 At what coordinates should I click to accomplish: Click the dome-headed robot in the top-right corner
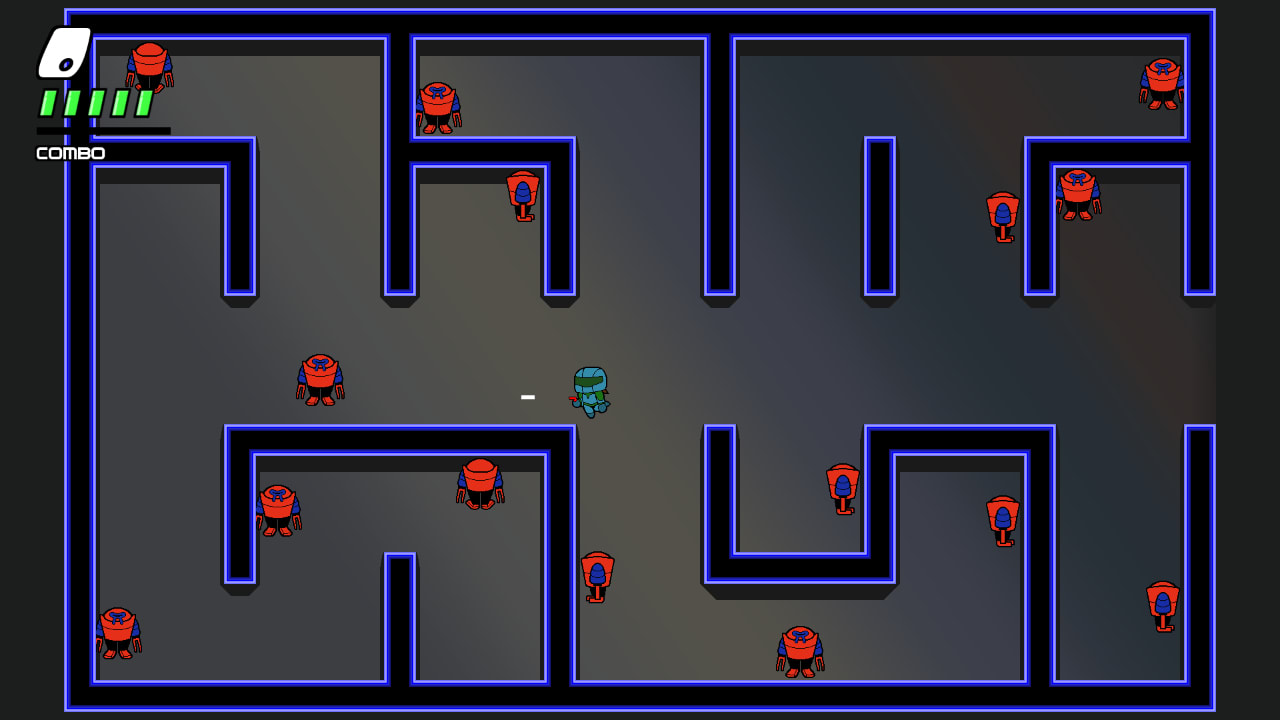[1161, 82]
